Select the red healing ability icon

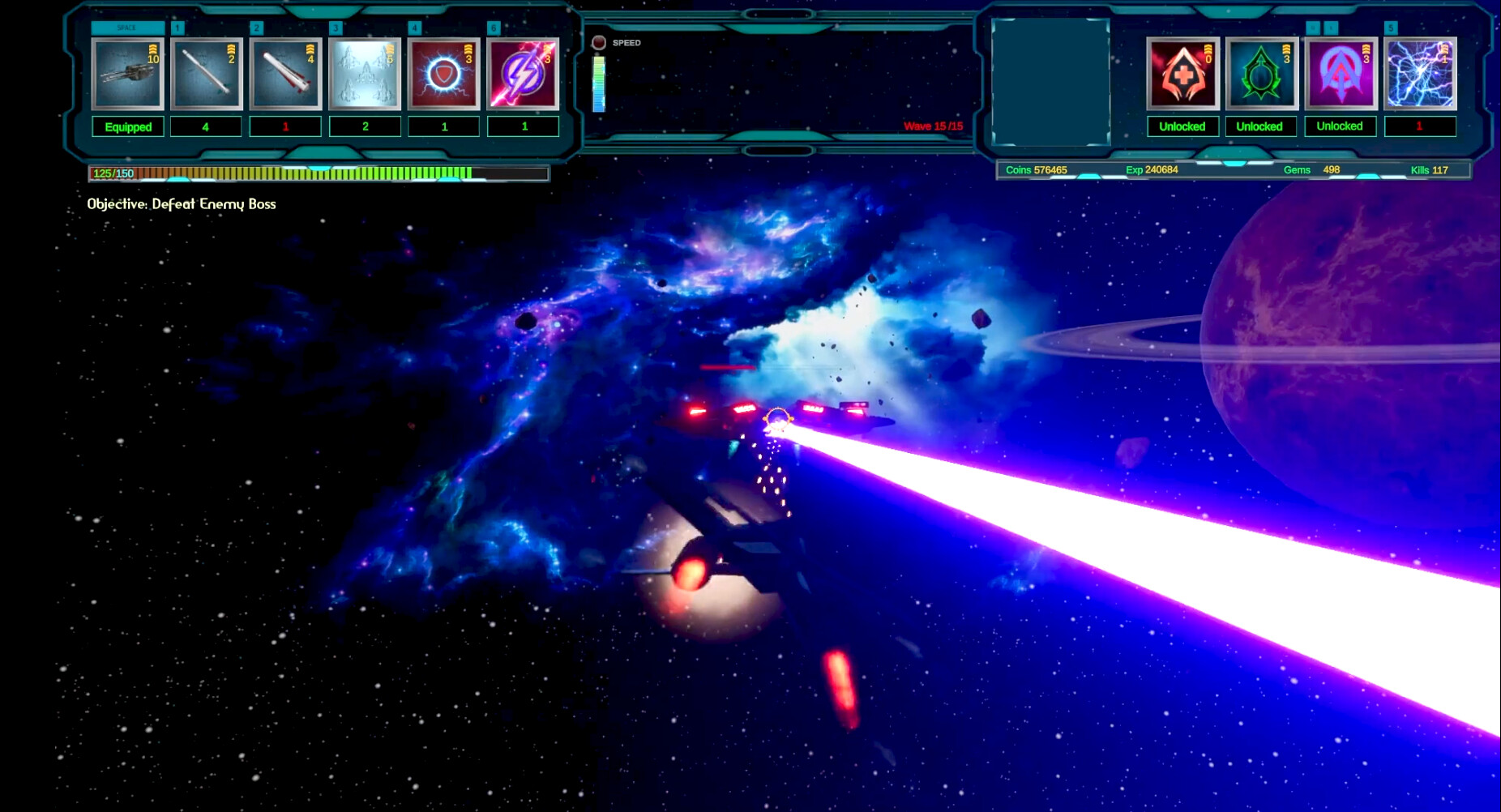(1182, 75)
